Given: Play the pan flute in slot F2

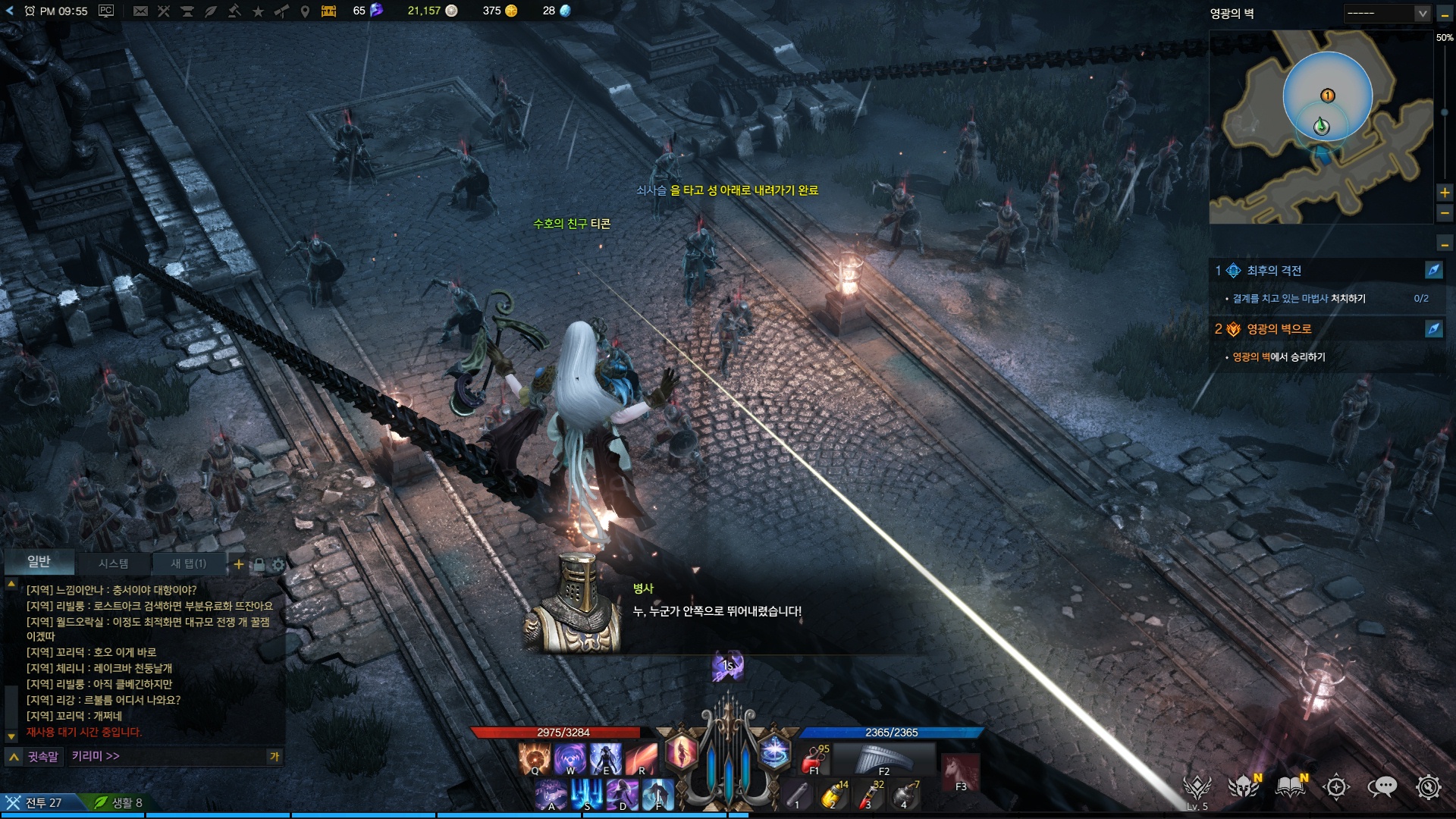Looking at the screenshot, I should [x=883, y=758].
